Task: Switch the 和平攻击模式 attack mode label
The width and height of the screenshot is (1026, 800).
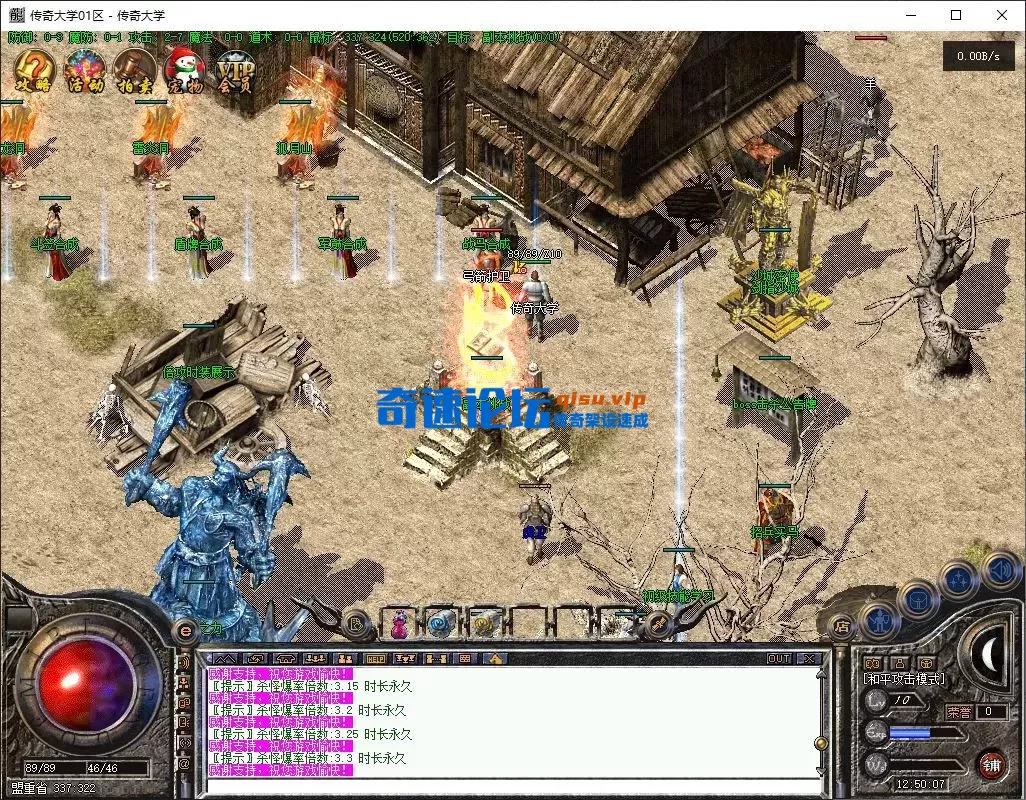Action: point(904,679)
